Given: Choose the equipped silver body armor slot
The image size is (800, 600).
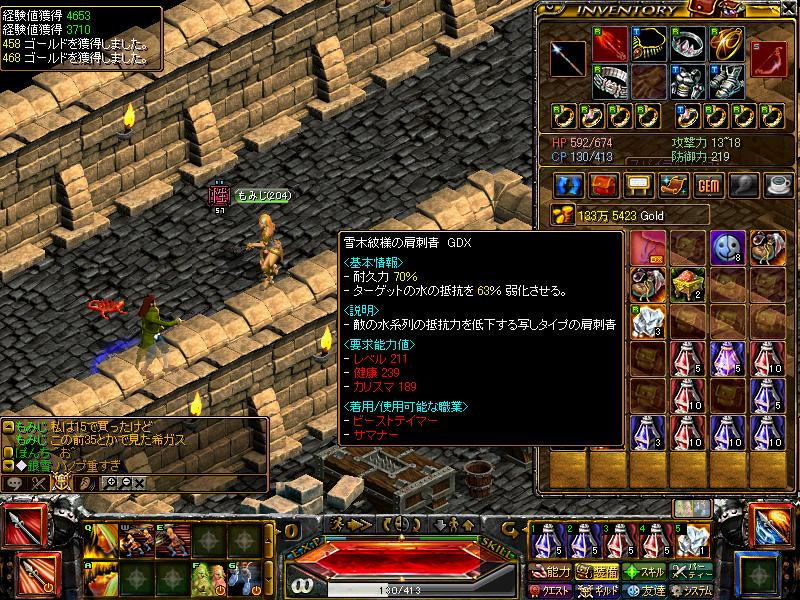Looking at the screenshot, I should [x=688, y=81].
